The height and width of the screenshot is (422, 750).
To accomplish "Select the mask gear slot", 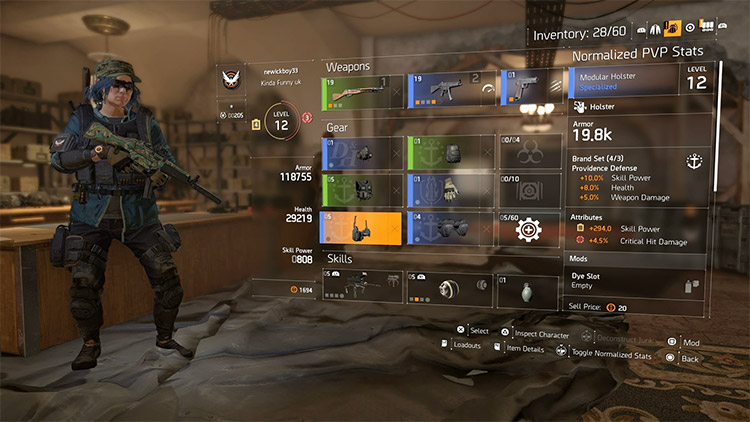I will (360, 152).
